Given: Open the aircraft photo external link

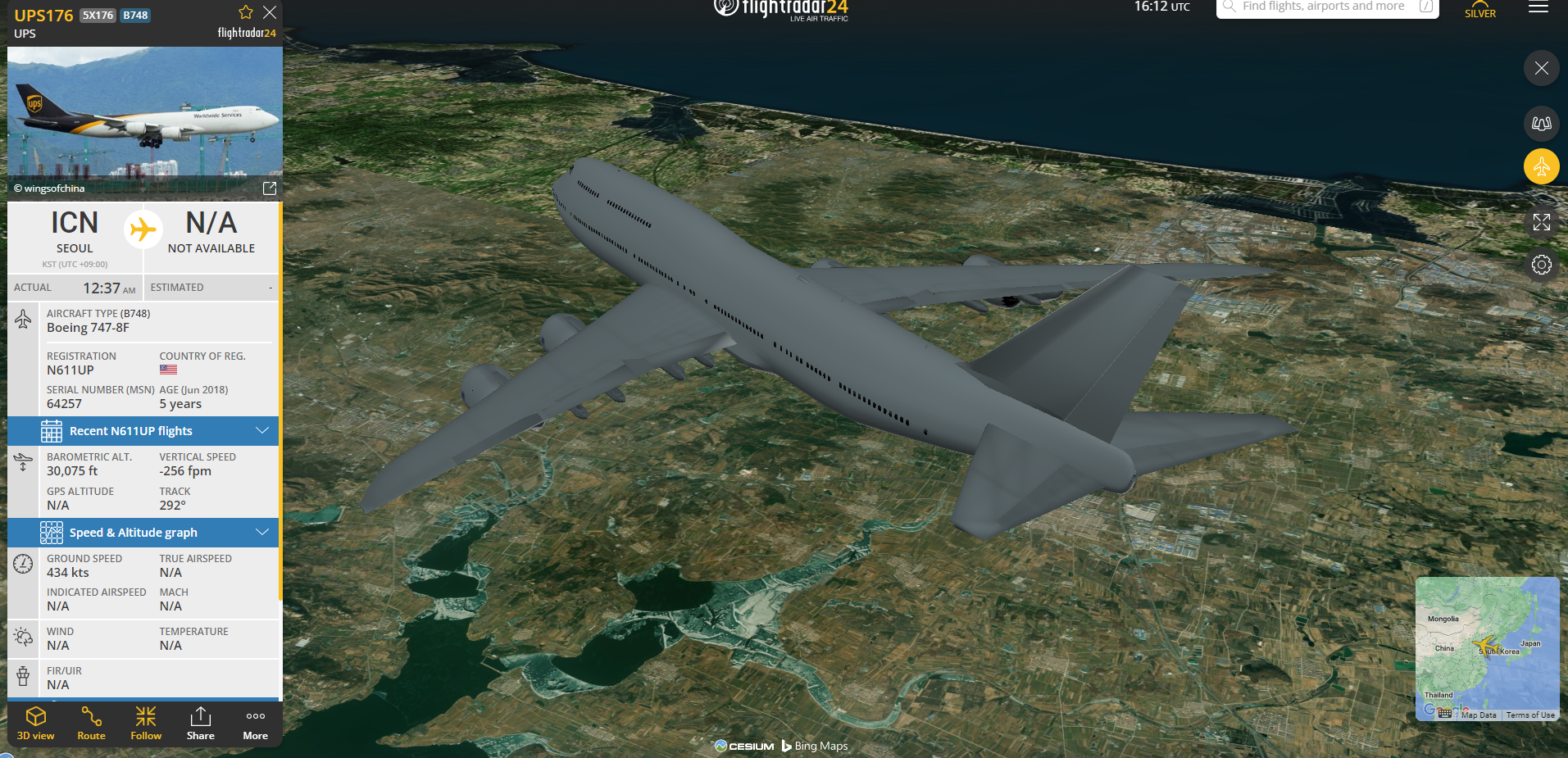Looking at the screenshot, I should 269,188.
